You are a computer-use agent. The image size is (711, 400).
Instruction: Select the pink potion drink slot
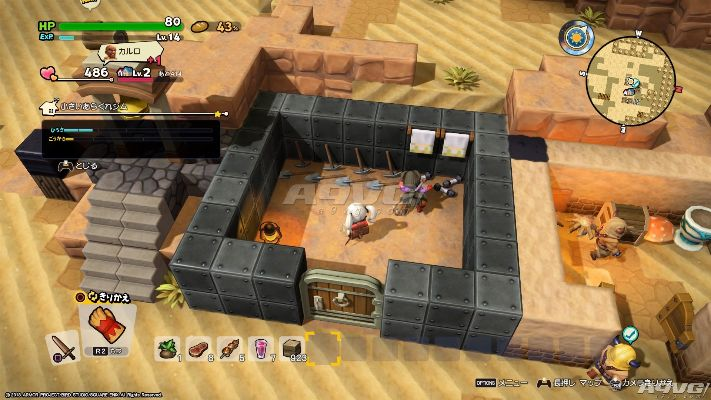[259, 347]
